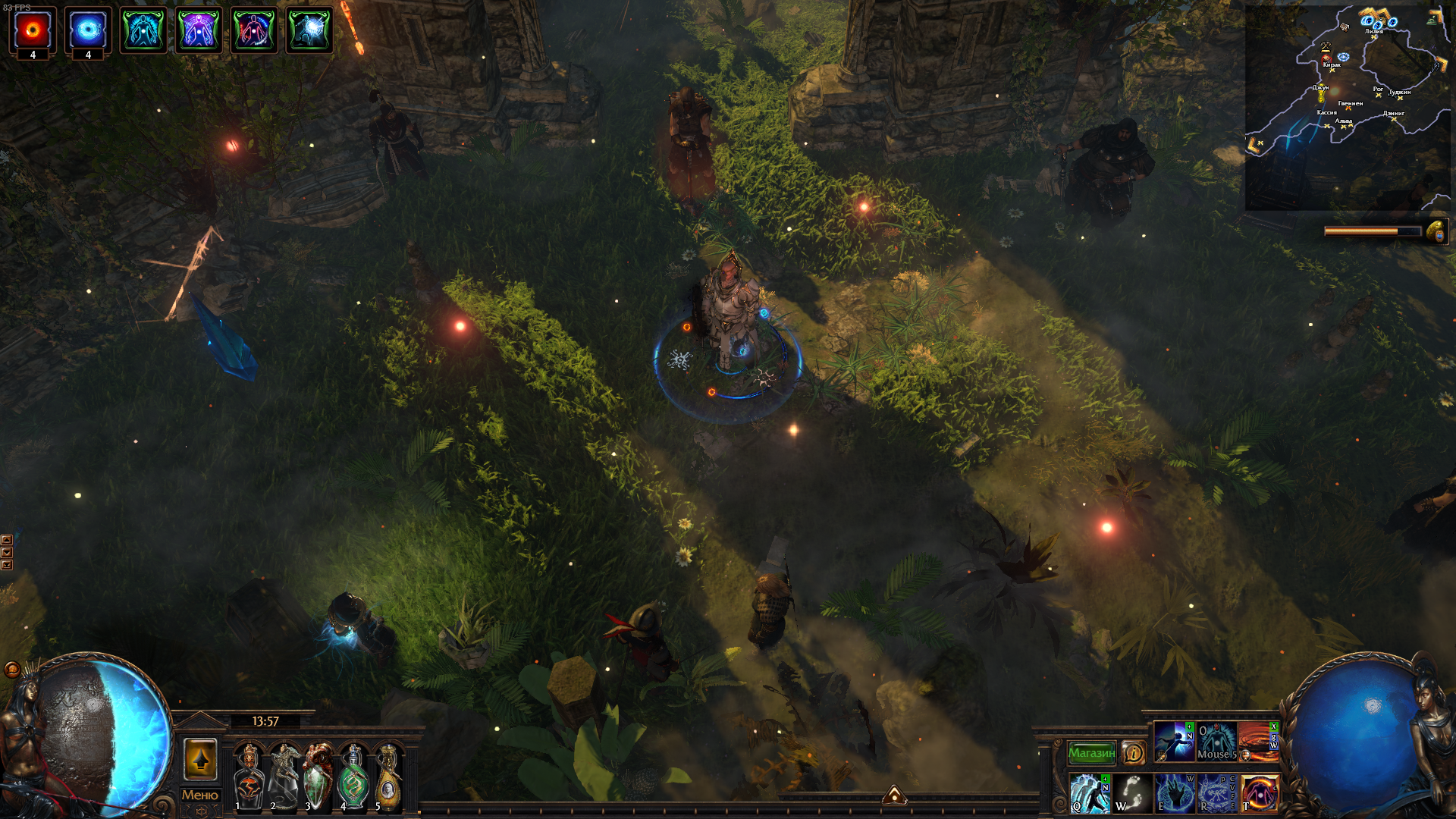Open the chat bubble icon above life globe
Screen dimensions: 1456x819
pyautogui.click(x=12, y=669)
